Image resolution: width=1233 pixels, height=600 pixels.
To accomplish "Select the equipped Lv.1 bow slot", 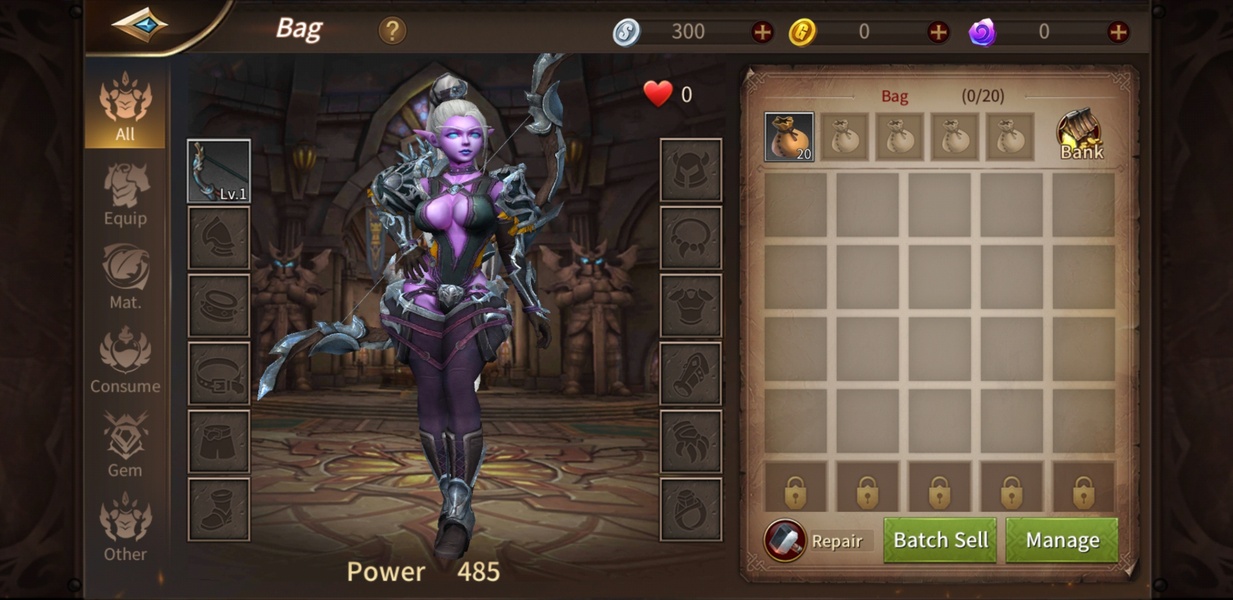I will coord(219,171).
